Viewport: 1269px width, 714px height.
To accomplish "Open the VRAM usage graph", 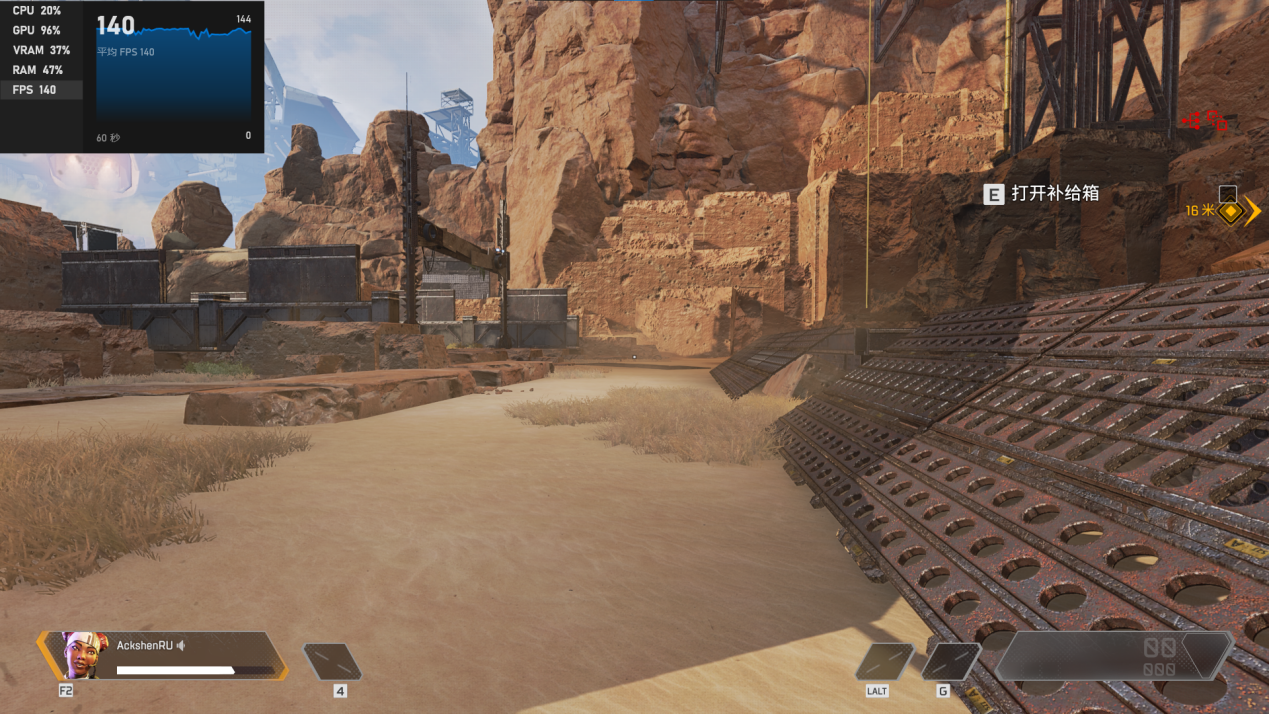I will click(41, 50).
